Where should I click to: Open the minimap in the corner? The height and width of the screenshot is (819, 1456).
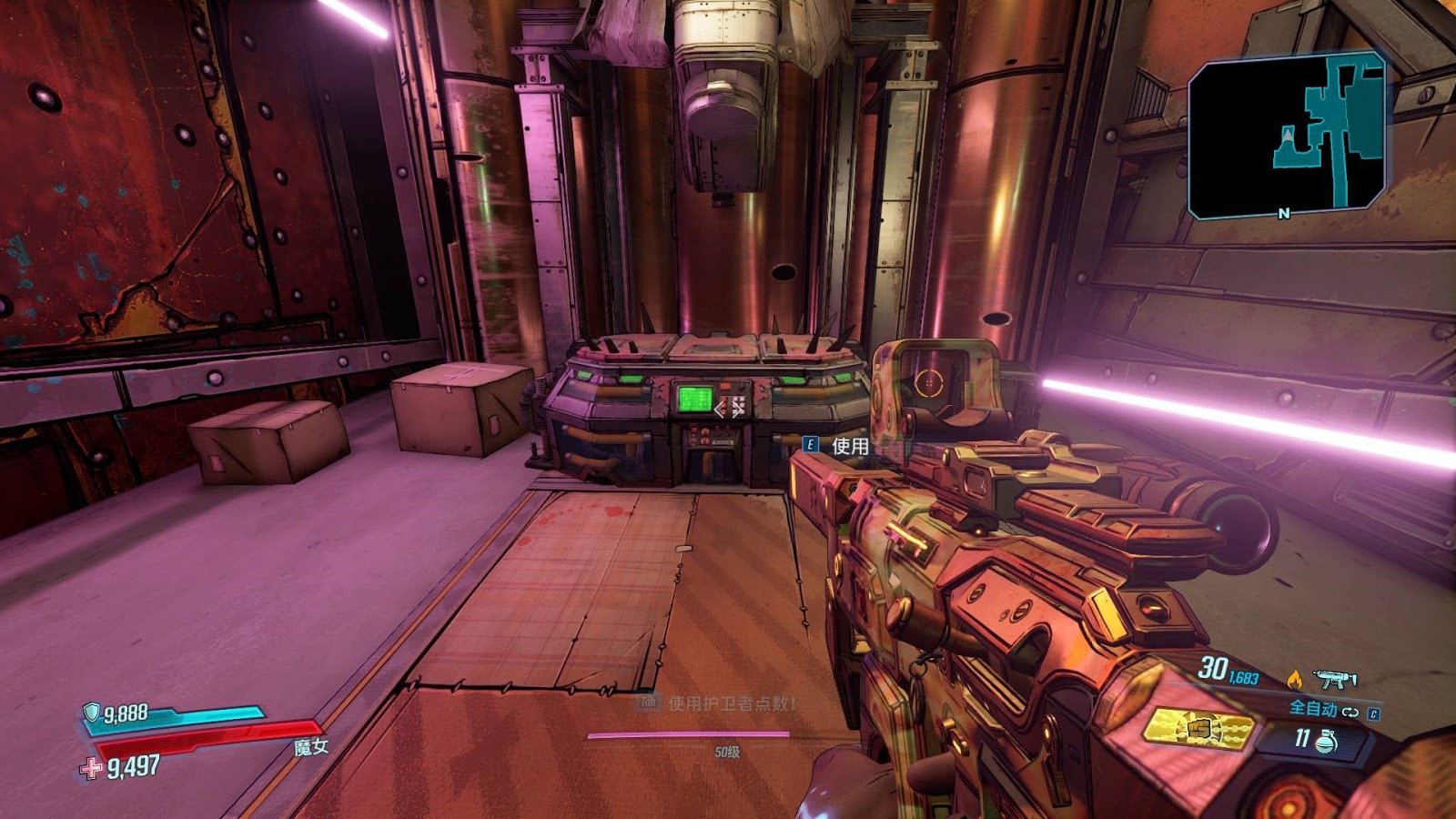[1287, 136]
